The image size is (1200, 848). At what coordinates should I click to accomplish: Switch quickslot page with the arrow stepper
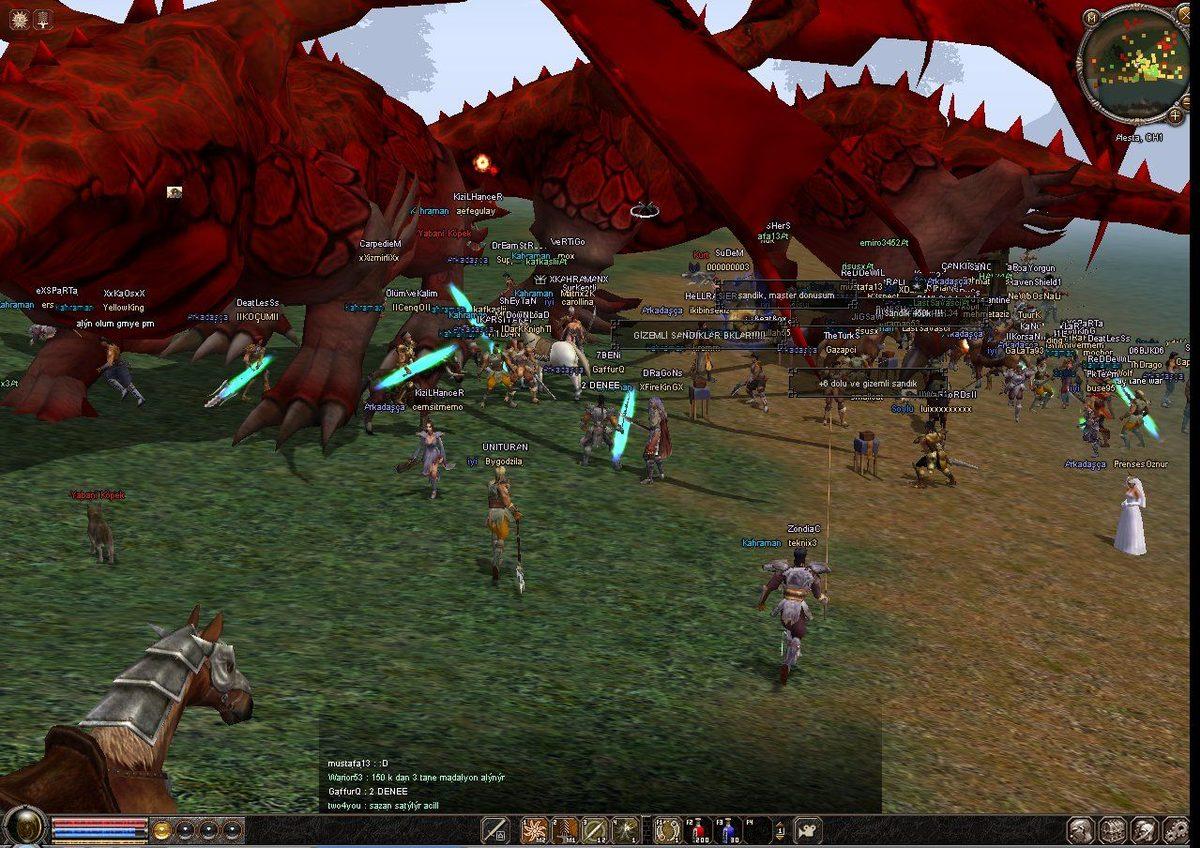pyautogui.click(x=781, y=830)
